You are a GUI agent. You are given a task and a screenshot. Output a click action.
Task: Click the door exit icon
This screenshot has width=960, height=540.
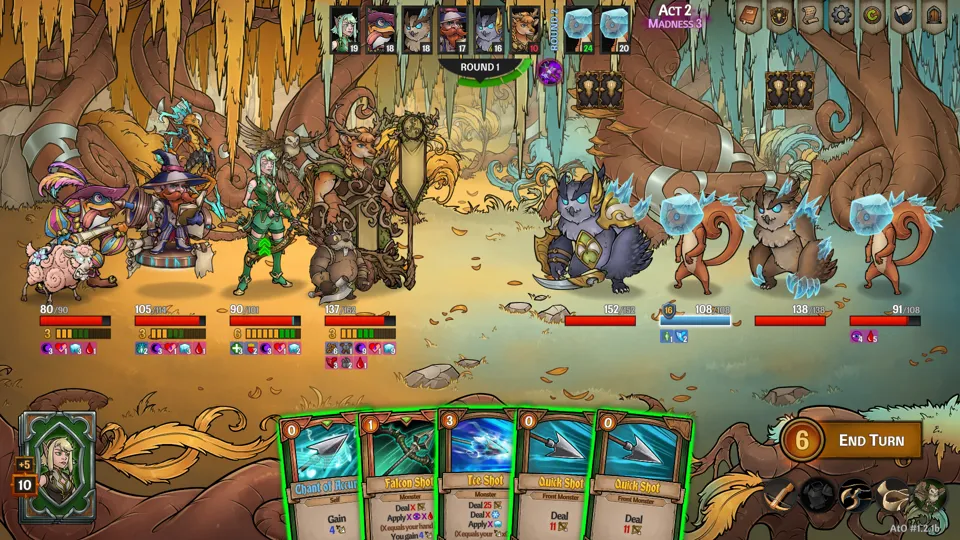(935, 16)
